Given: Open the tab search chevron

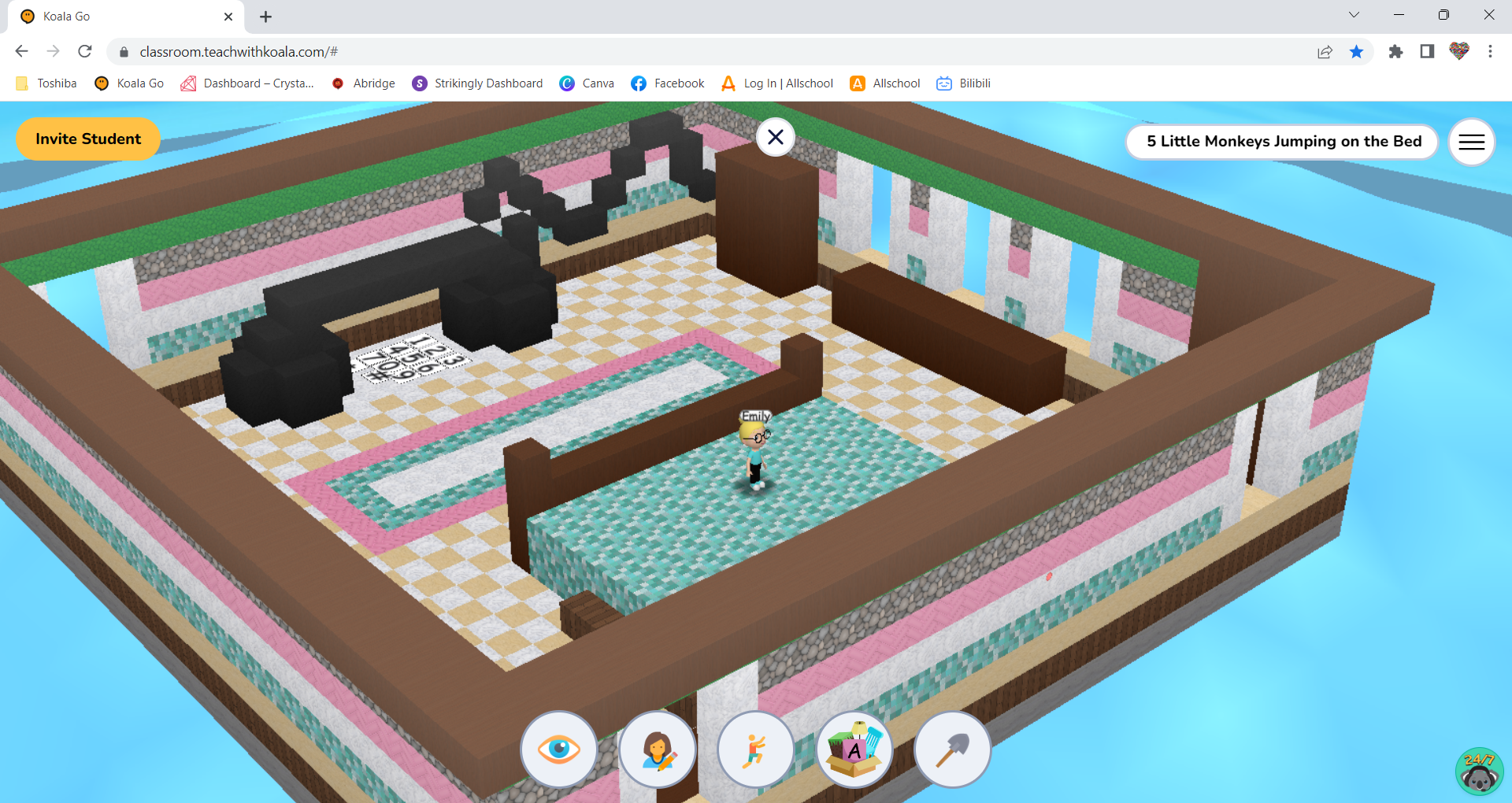Looking at the screenshot, I should pyautogui.click(x=1353, y=14).
